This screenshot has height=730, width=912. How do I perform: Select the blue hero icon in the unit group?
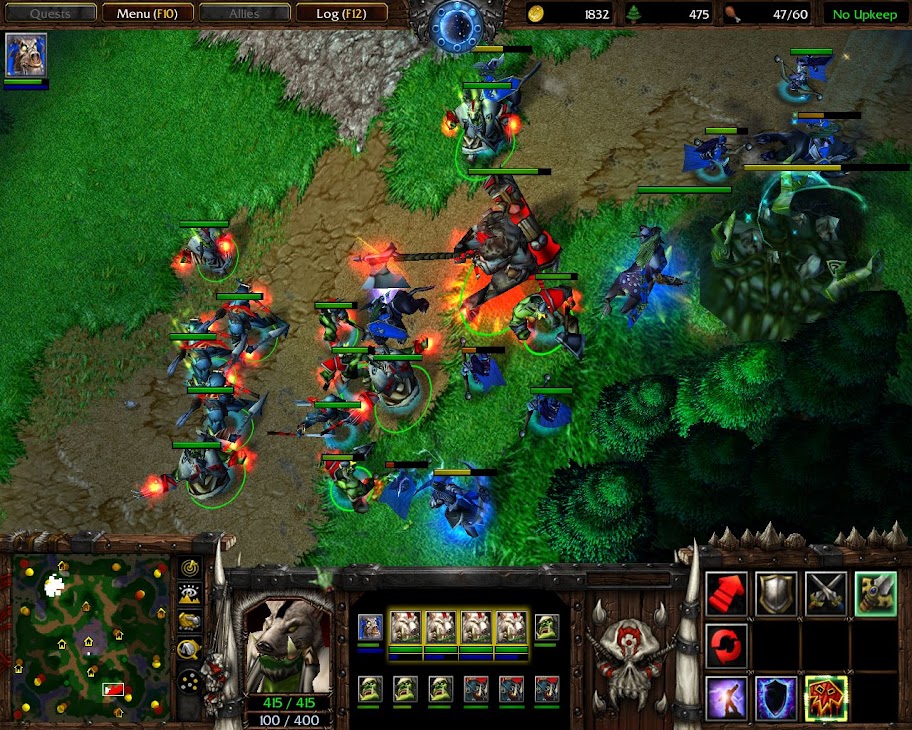pyautogui.click(x=369, y=628)
